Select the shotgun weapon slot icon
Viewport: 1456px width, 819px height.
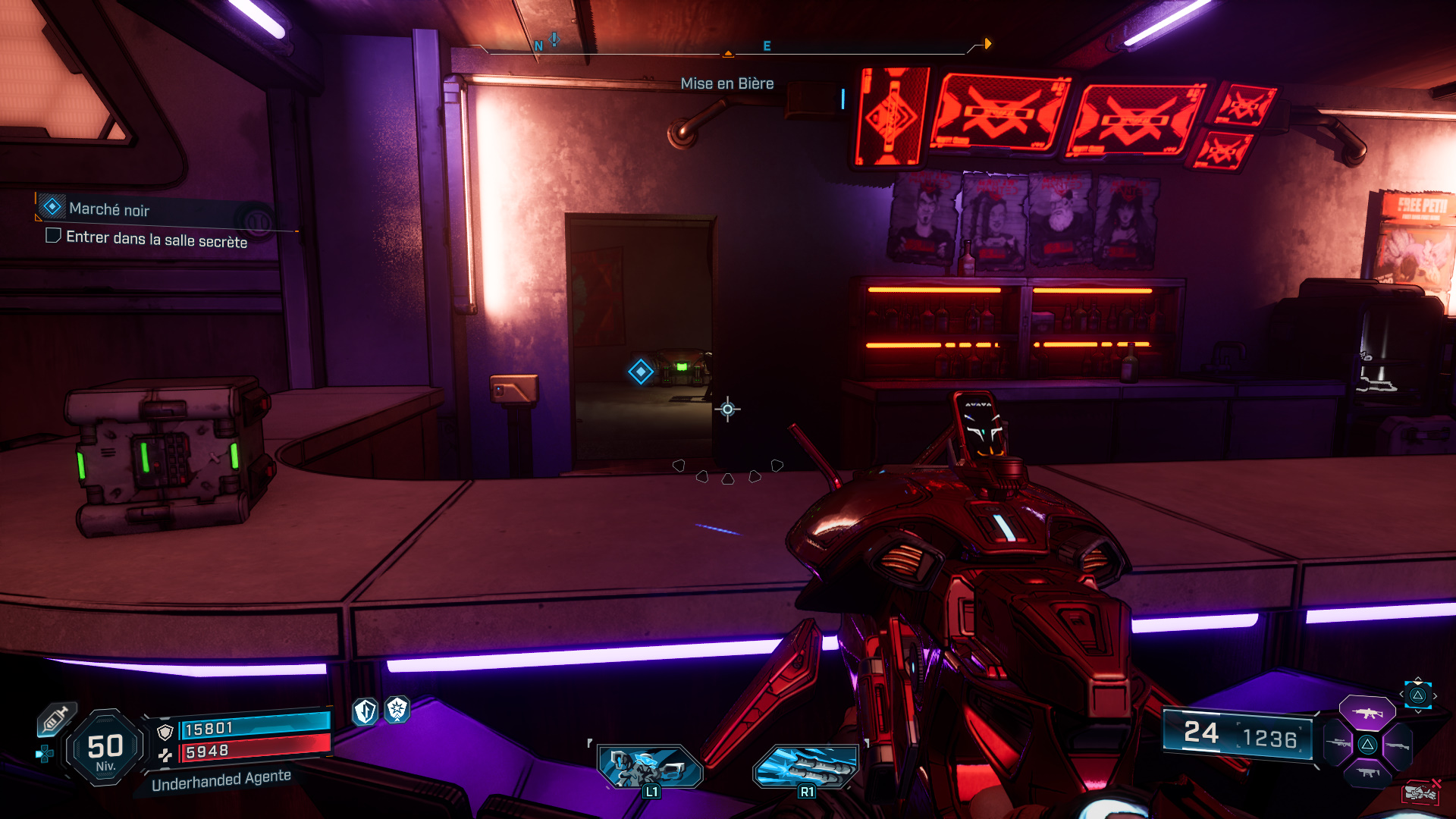pyautogui.click(x=1398, y=745)
